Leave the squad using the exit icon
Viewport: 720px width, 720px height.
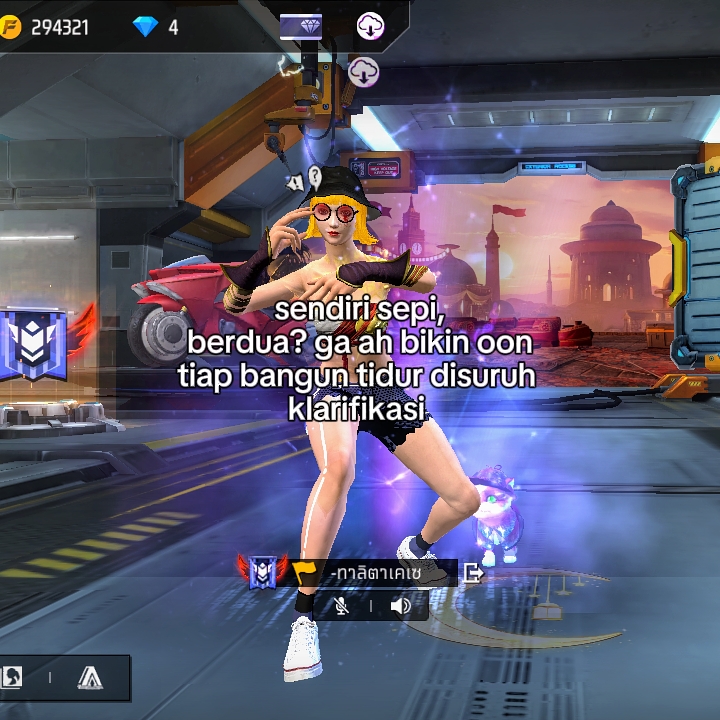474,573
